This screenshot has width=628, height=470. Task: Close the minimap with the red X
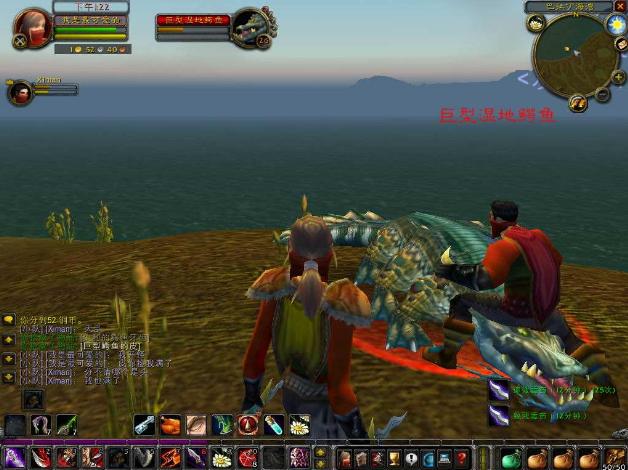pyautogui.click(x=620, y=6)
